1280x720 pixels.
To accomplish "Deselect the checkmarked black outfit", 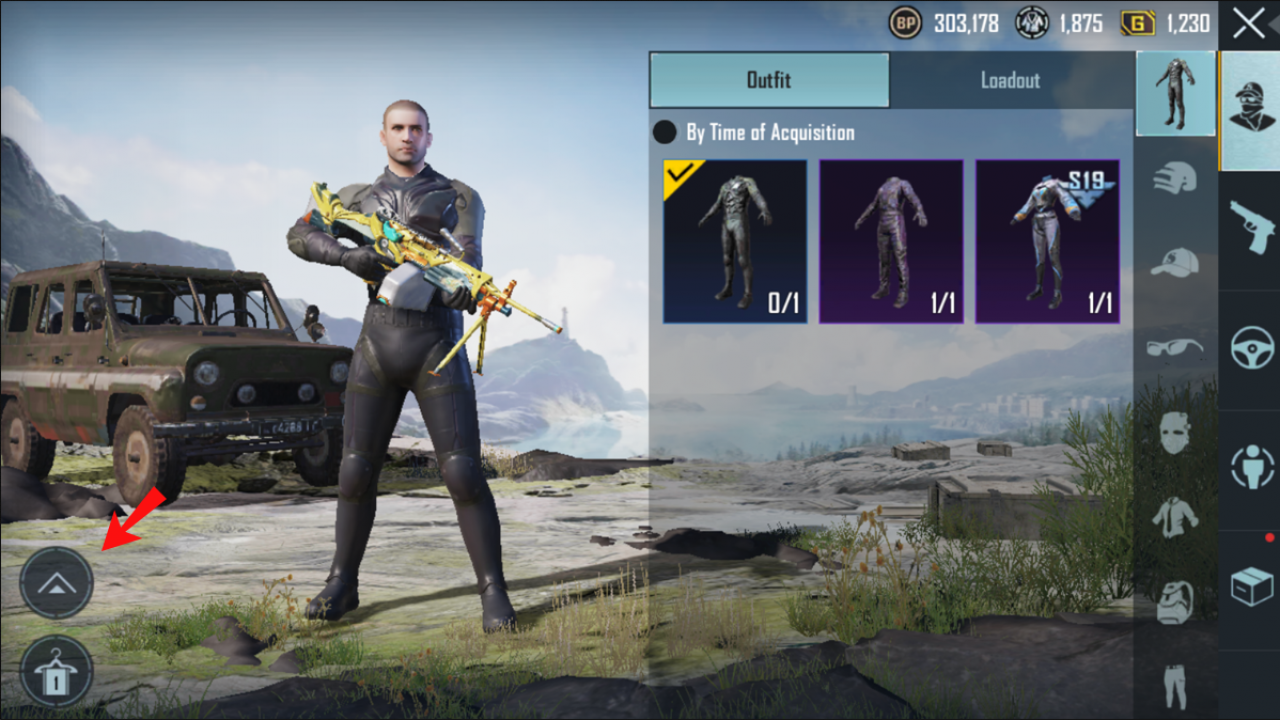I will (734, 240).
